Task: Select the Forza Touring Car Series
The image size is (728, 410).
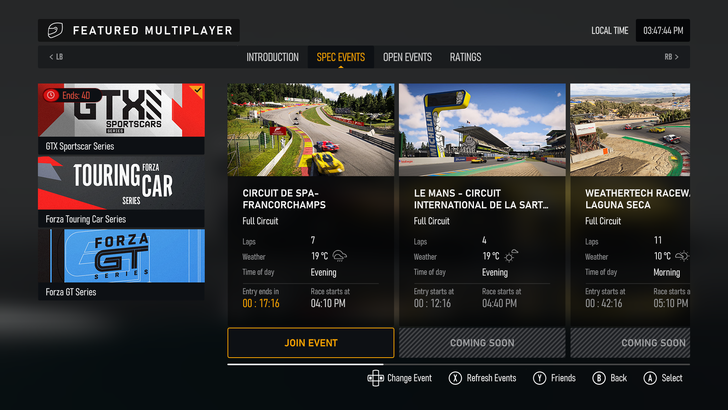Action: pos(121,190)
